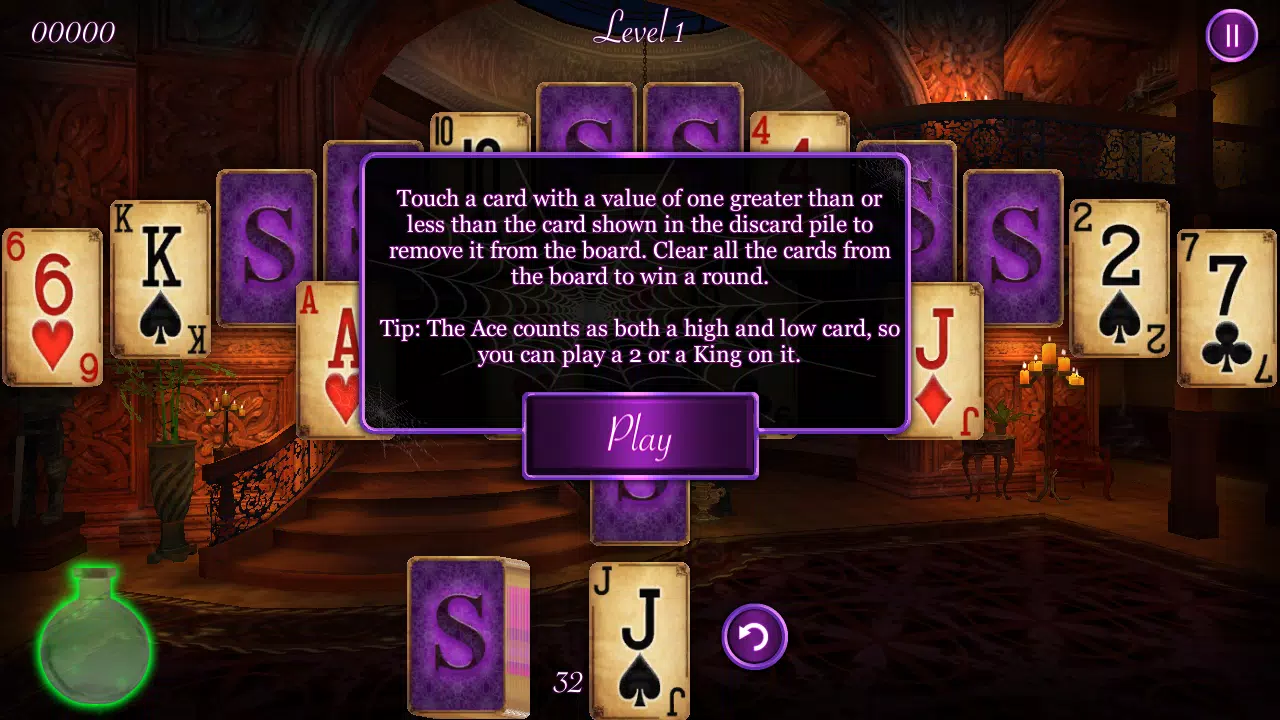Tap the undo arrow icon near the discard pile
1280x720 pixels.
tap(754, 637)
